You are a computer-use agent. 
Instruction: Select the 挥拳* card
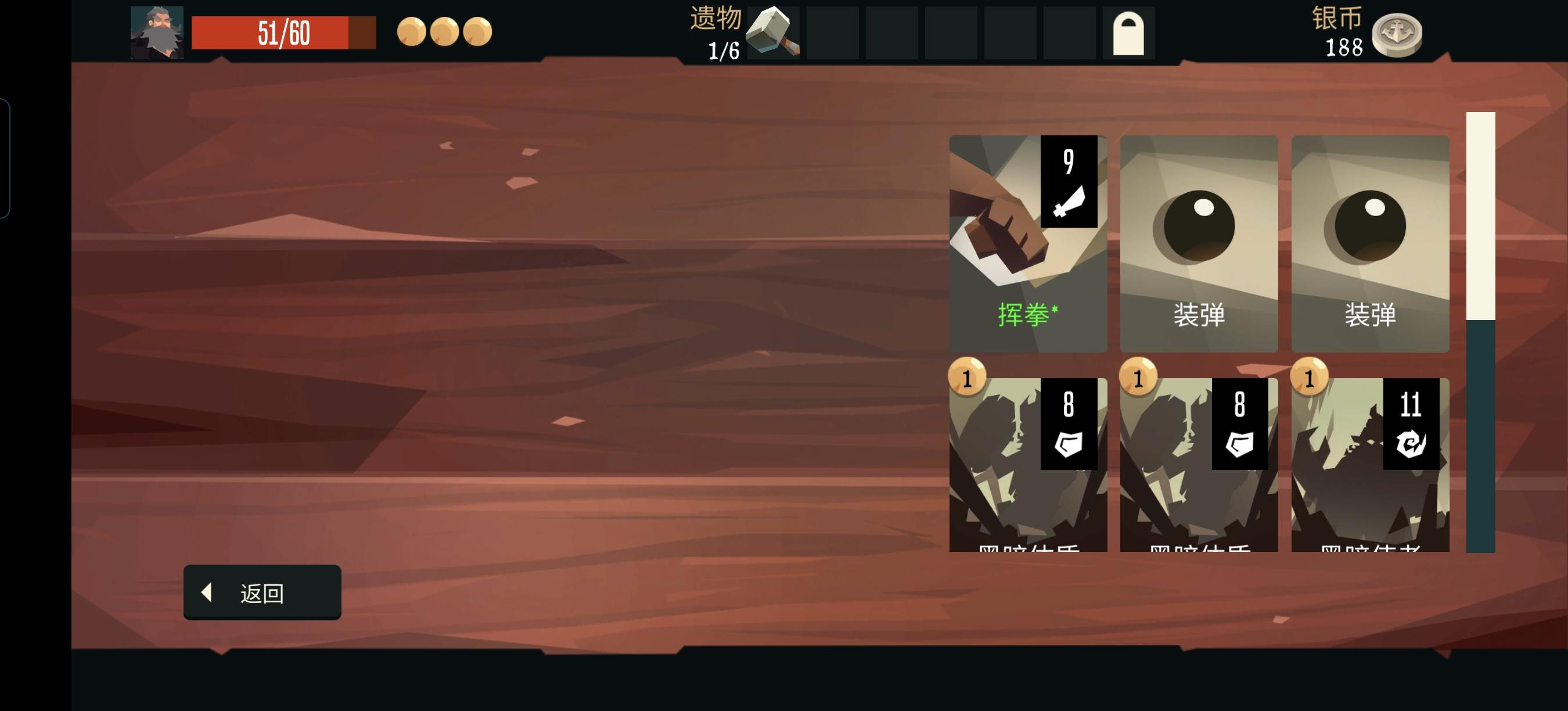point(1028,243)
